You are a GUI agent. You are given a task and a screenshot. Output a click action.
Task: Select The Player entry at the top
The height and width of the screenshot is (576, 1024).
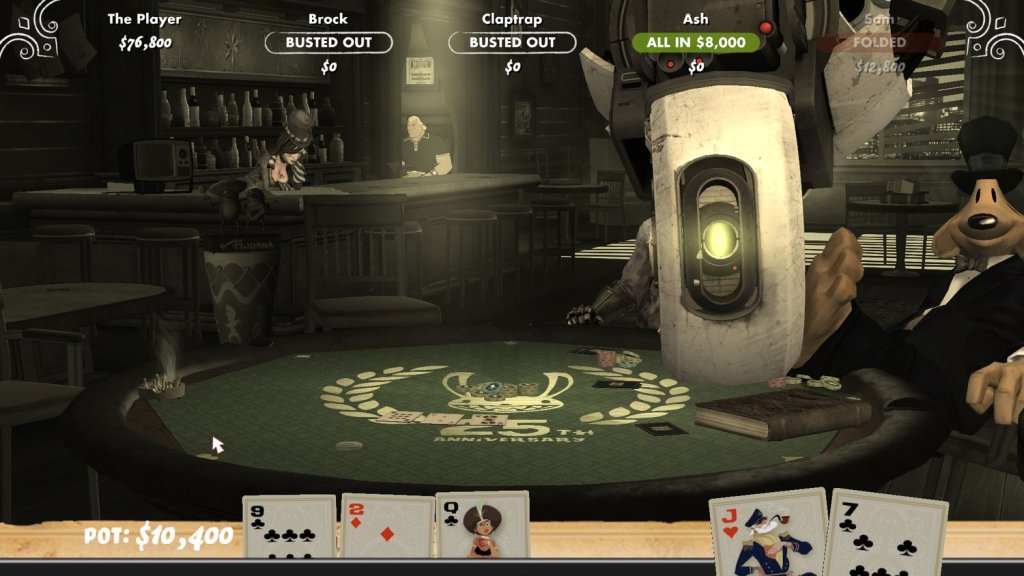point(145,19)
